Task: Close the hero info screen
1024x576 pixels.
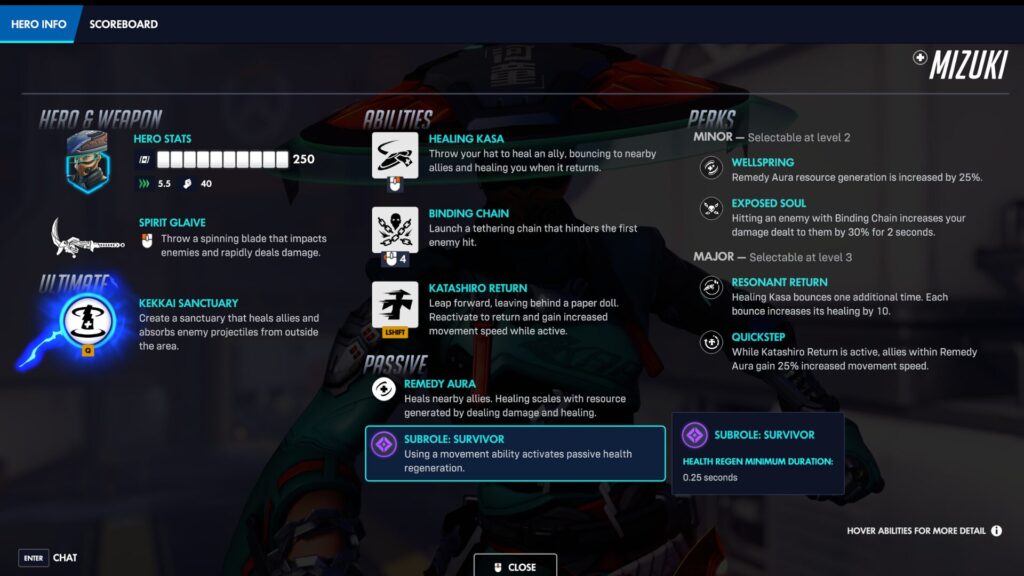Action: pyautogui.click(x=515, y=566)
